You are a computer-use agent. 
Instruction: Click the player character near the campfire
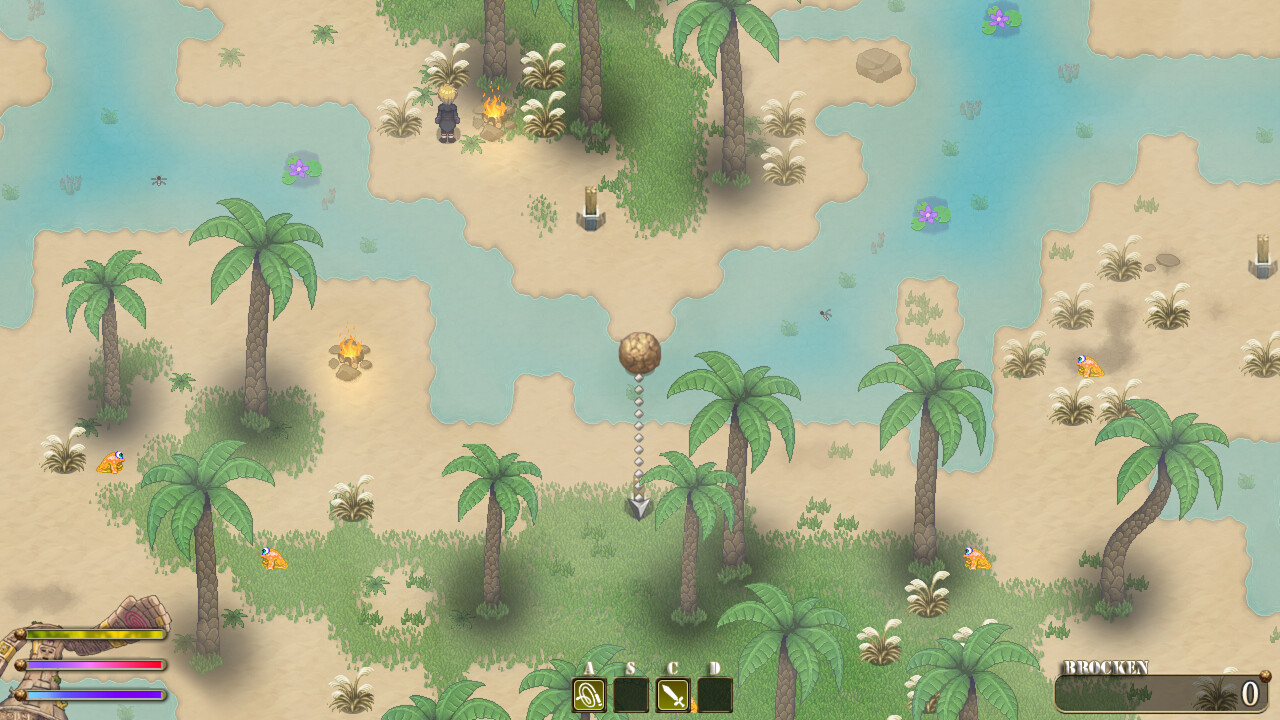(449, 115)
